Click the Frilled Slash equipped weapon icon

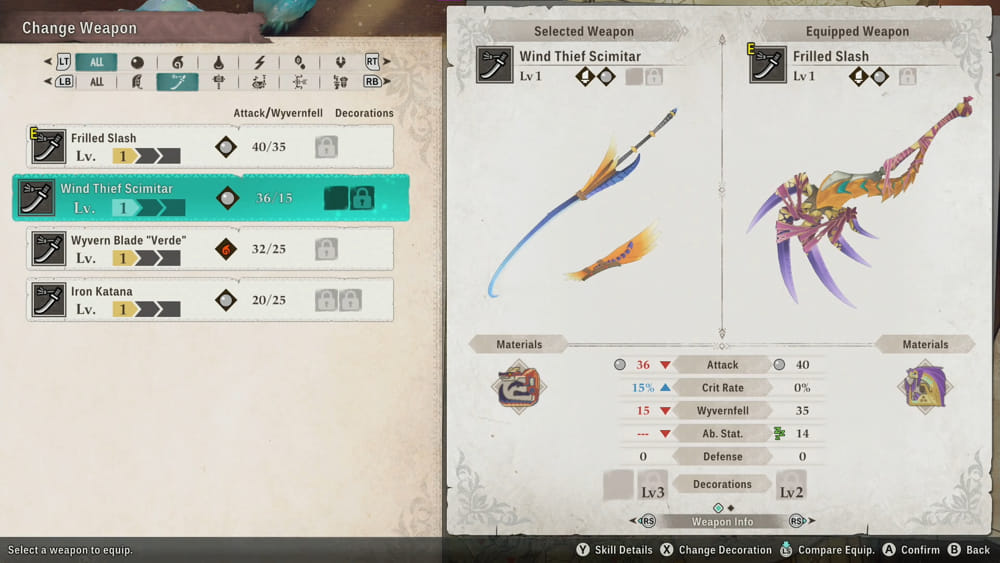tap(768, 65)
